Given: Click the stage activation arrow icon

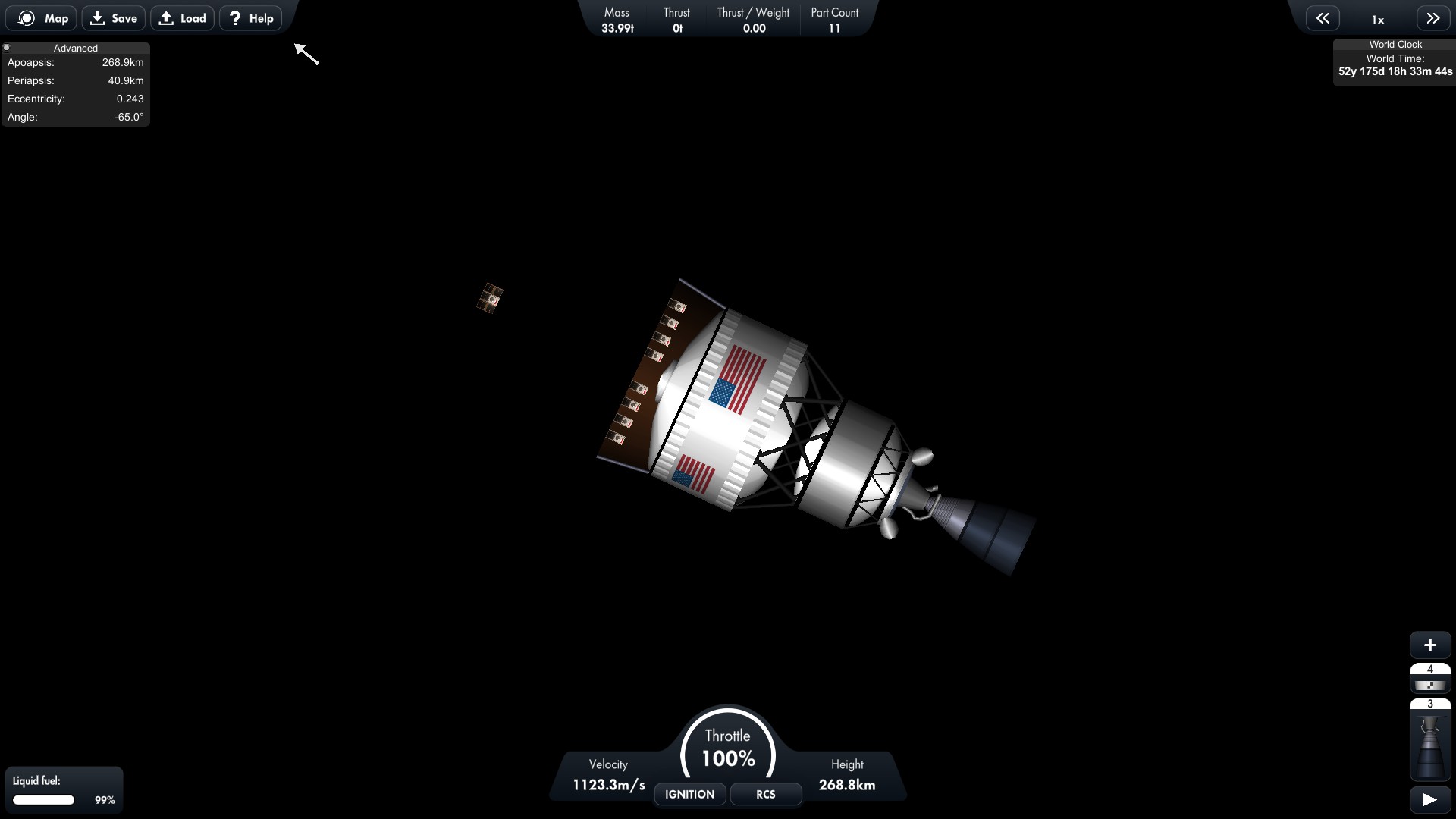Looking at the screenshot, I should pyautogui.click(x=1429, y=799).
